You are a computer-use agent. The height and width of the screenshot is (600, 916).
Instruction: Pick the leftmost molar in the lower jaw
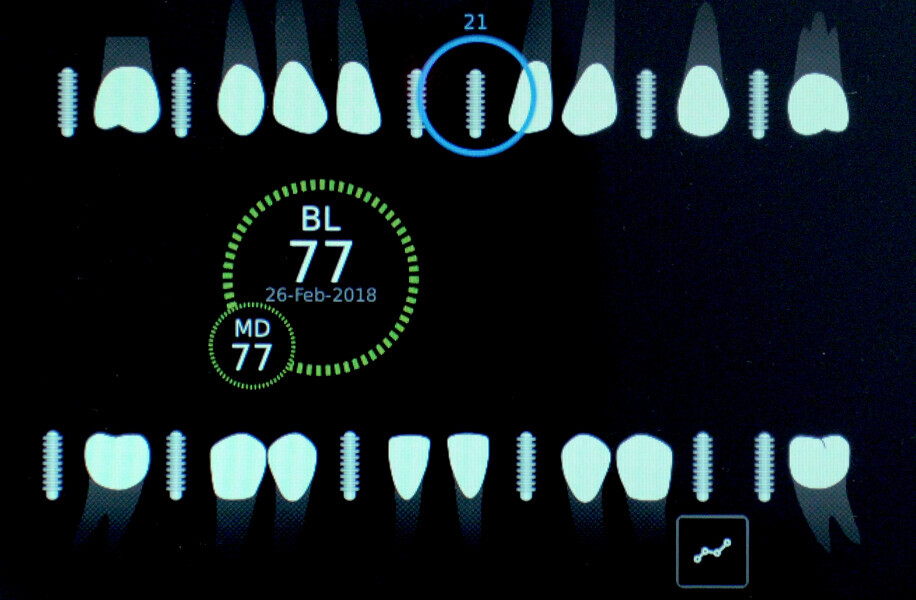point(117,460)
